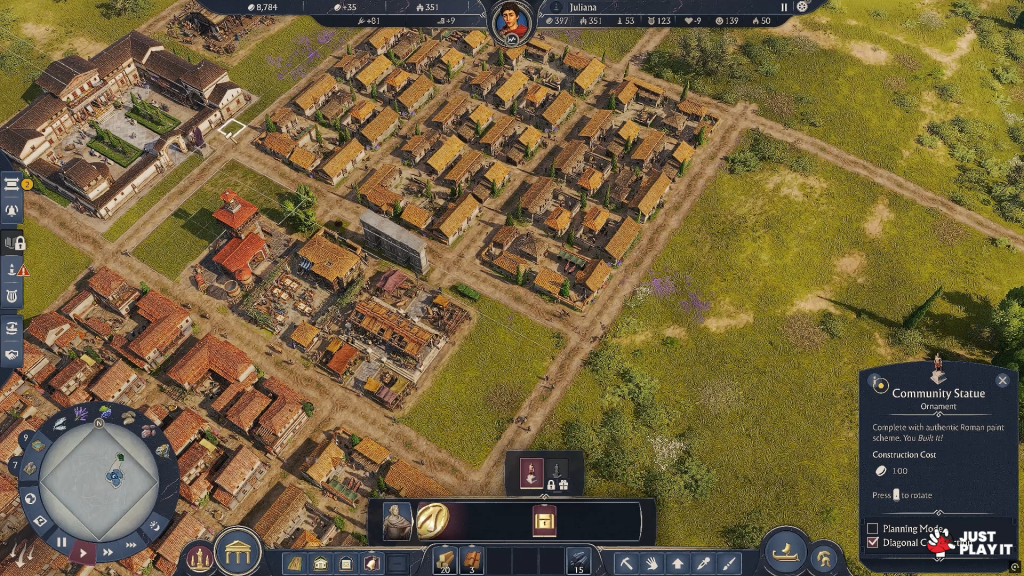Close the Community Statue info panel
This screenshot has height=576, width=1024.
click(x=1002, y=380)
